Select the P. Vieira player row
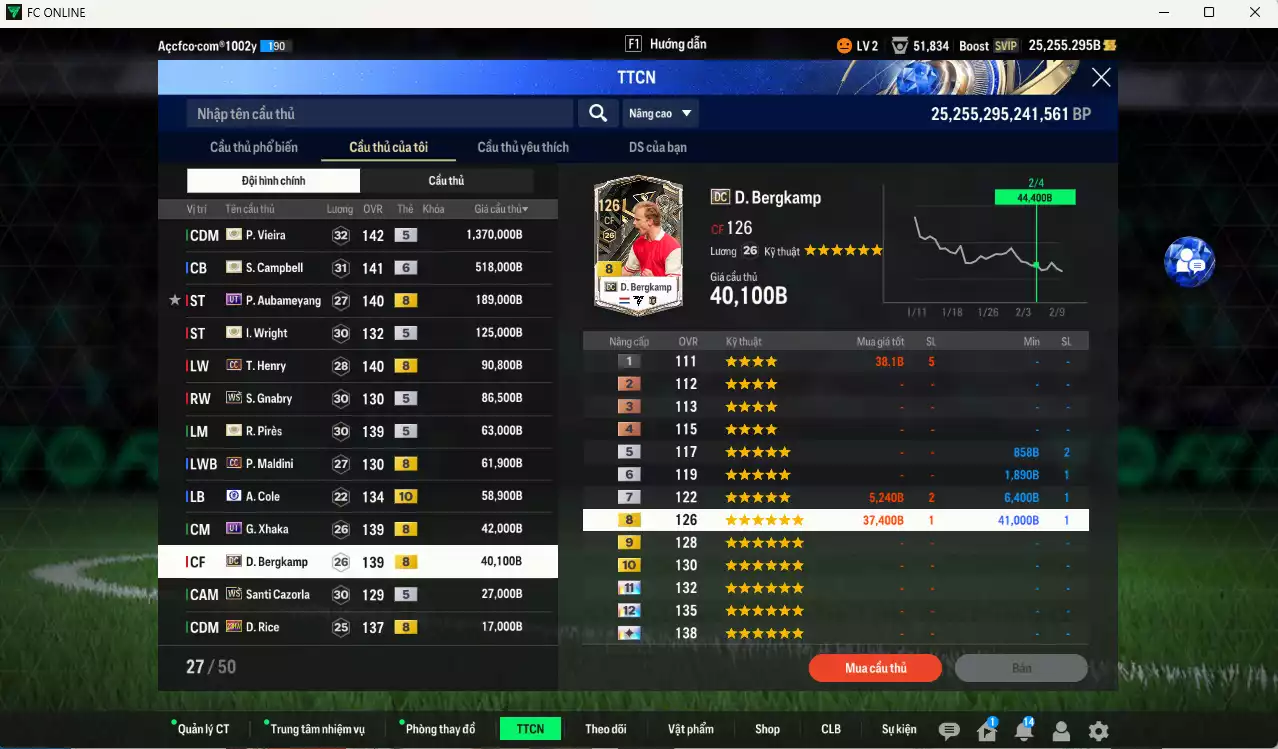The image size is (1278, 749). pos(357,235)
